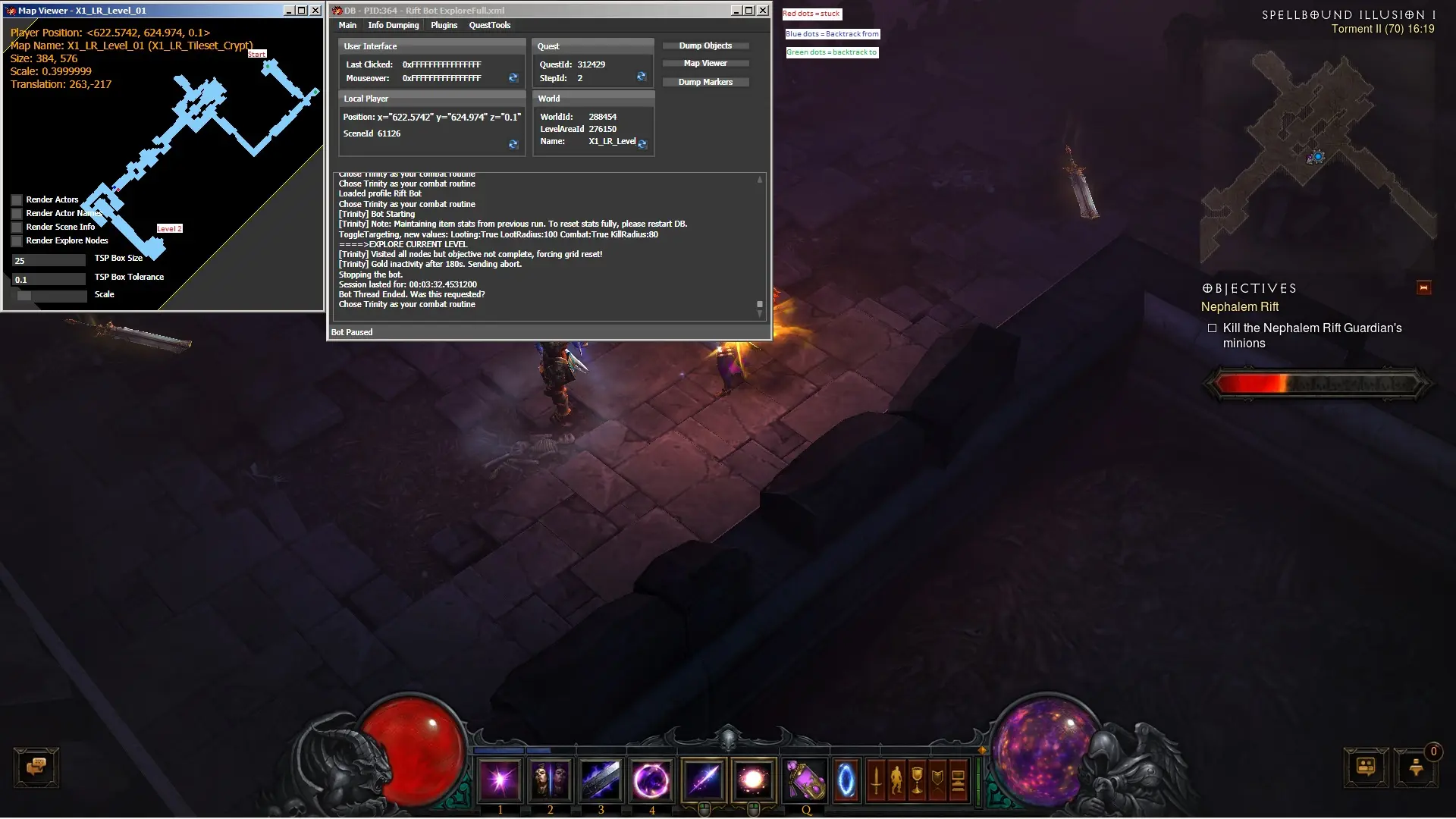Open the goblet achievements menu button
Screen dimensions: 1456x819
tap(917, 780)
